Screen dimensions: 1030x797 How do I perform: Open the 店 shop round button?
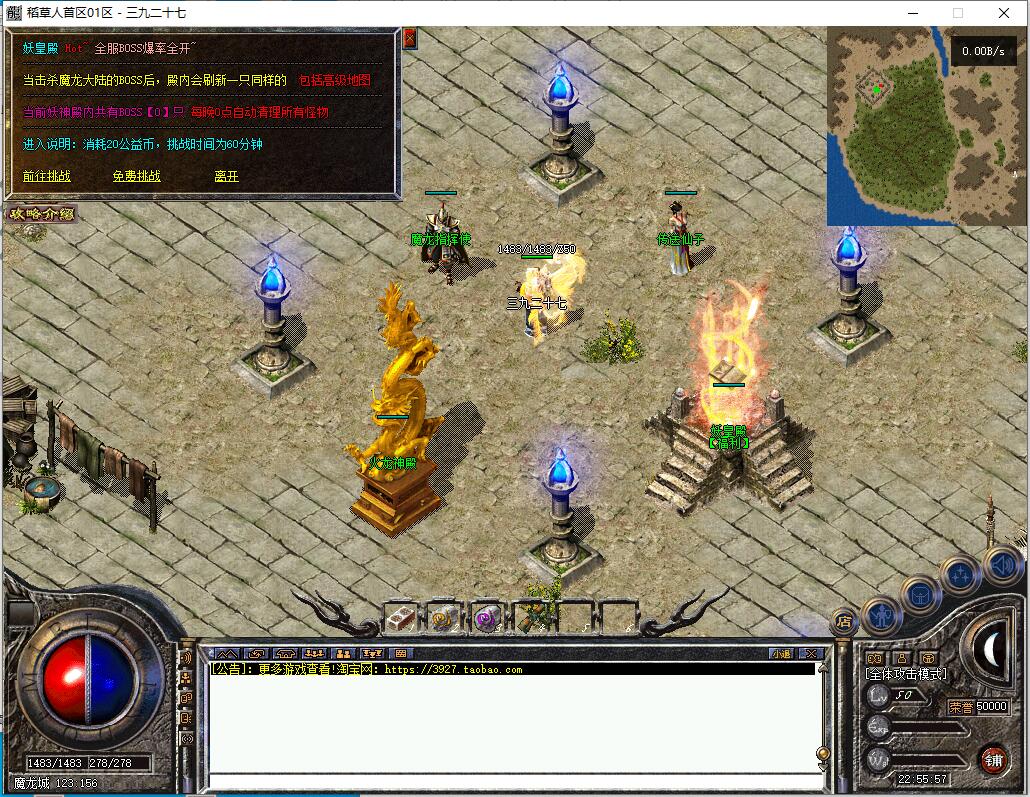coord(843,620)
